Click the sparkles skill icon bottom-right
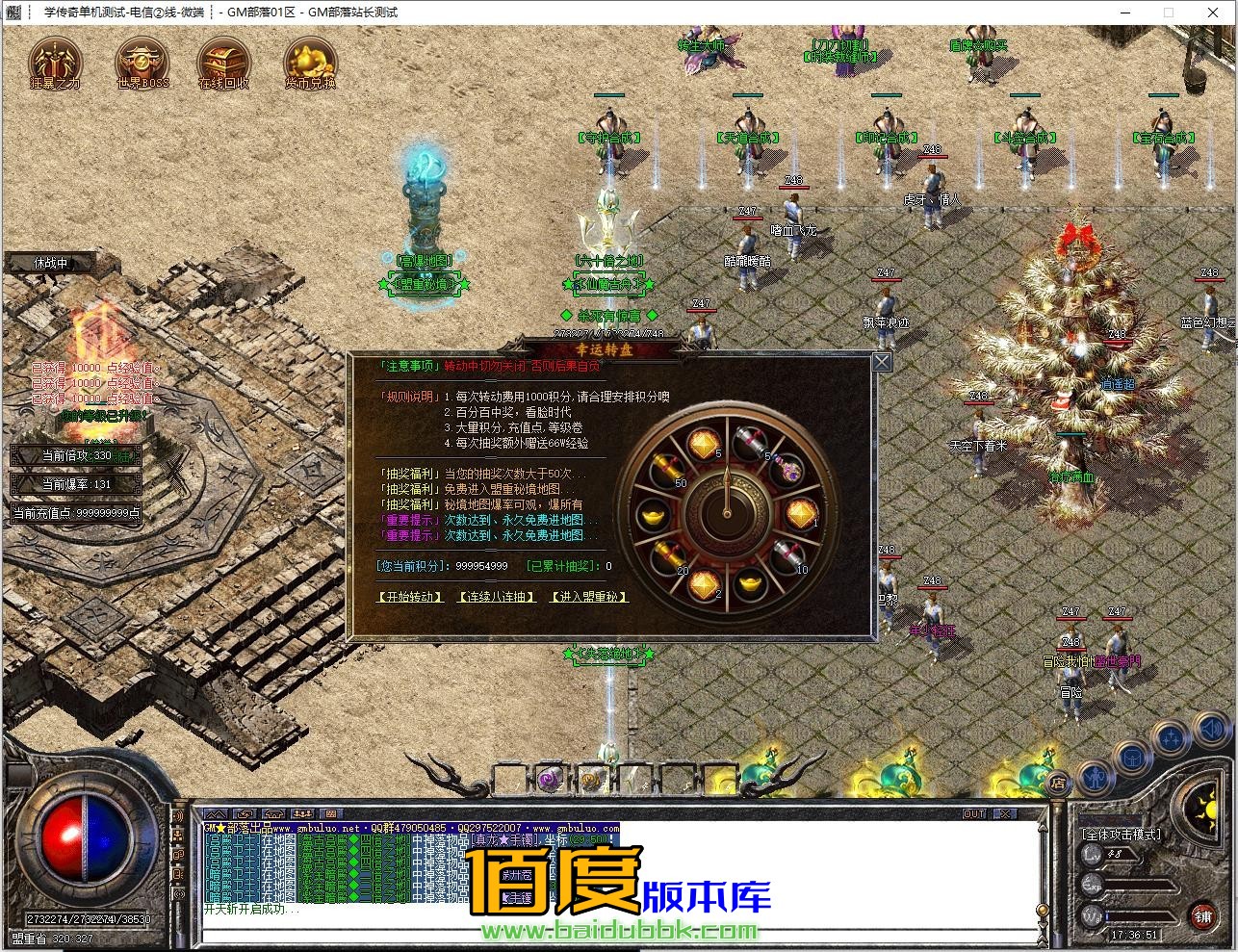 1172,737
